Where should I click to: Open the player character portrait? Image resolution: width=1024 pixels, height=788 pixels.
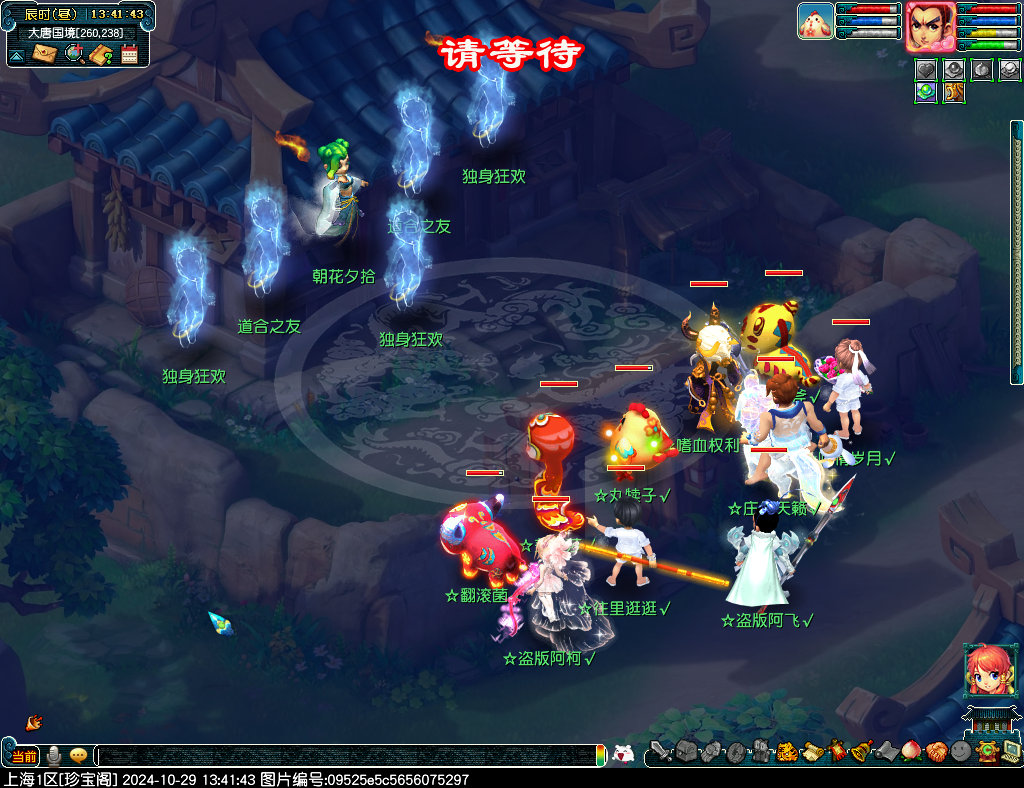click(x=929, y=27)
